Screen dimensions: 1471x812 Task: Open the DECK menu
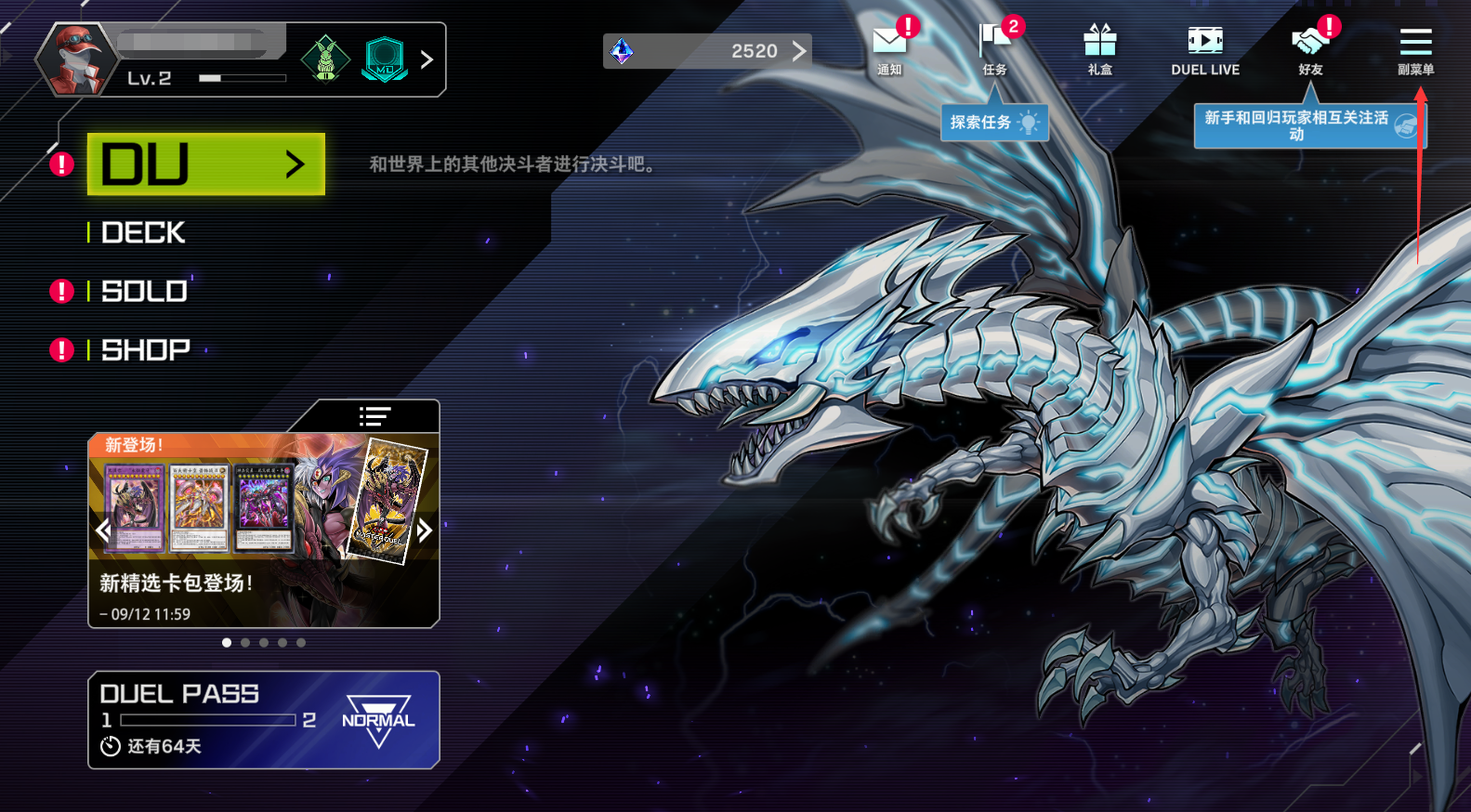tap(143, 232)
